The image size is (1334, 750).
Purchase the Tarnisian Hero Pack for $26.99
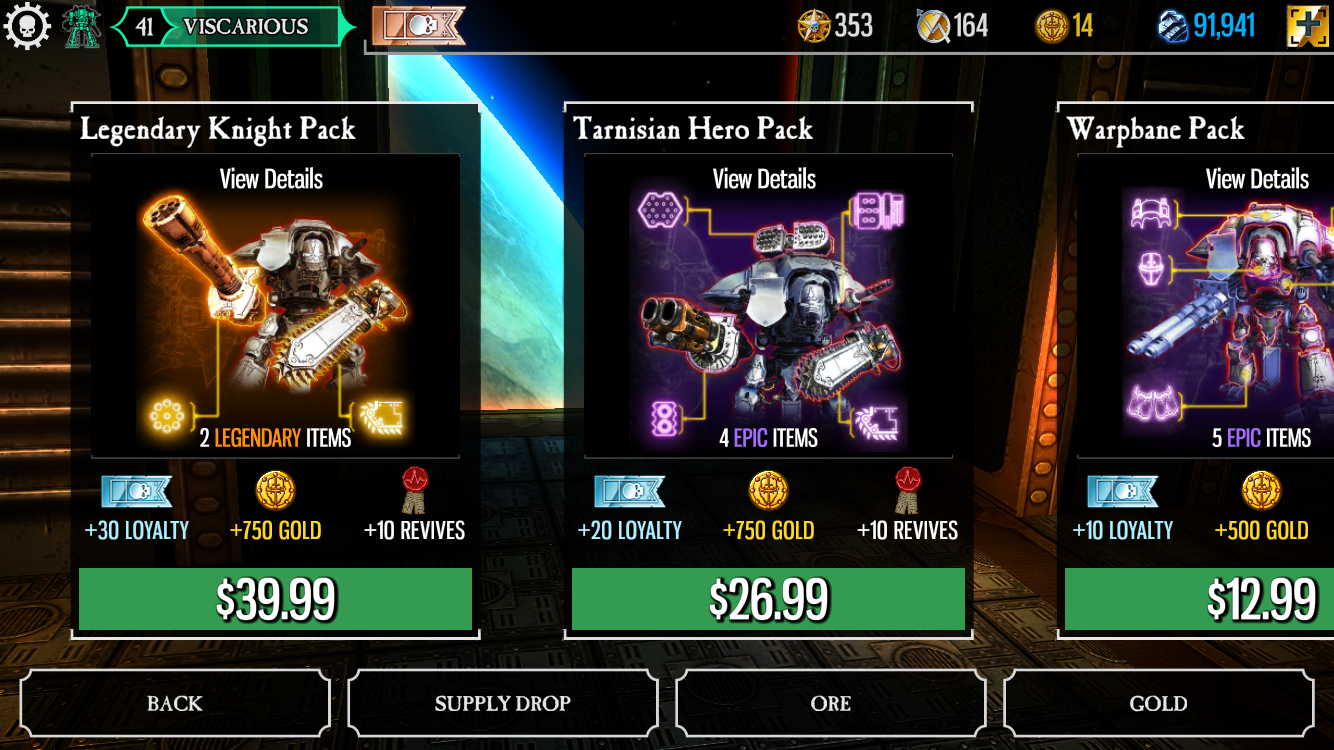[768, 599]
